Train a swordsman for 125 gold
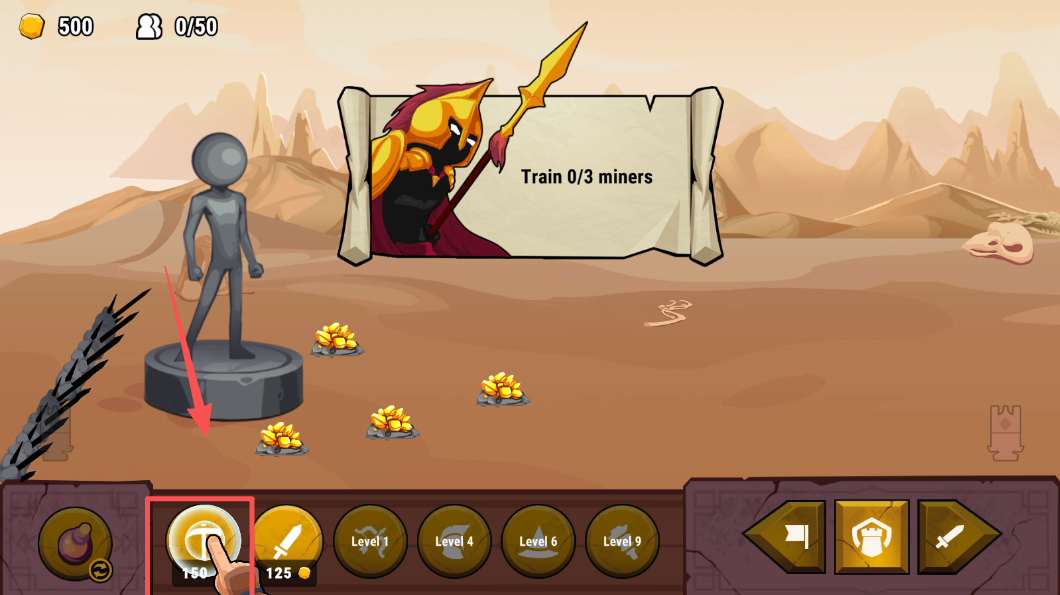This screenshot has height=595, width=1060. pos(287,541)
